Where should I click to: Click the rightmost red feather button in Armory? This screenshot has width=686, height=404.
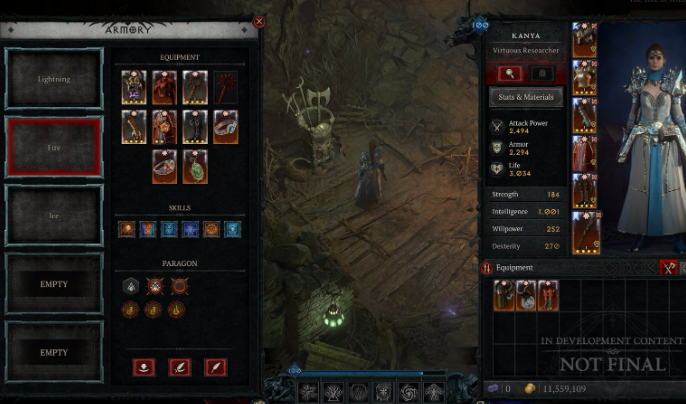215,367
